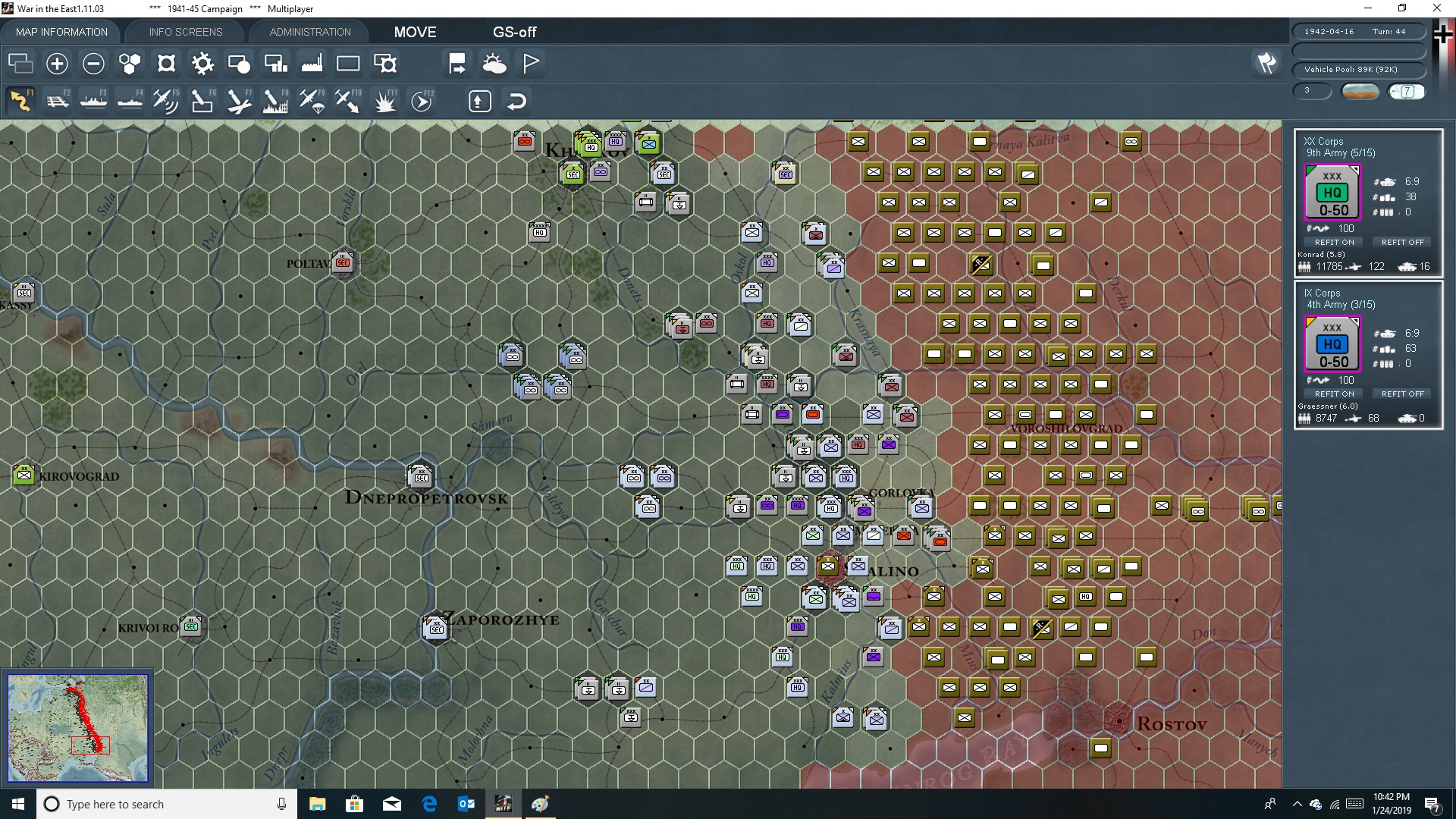The image size is (1456, 819).
Task: Zoom in with the plus magnifier icon
Action: (x=57, y=64)
